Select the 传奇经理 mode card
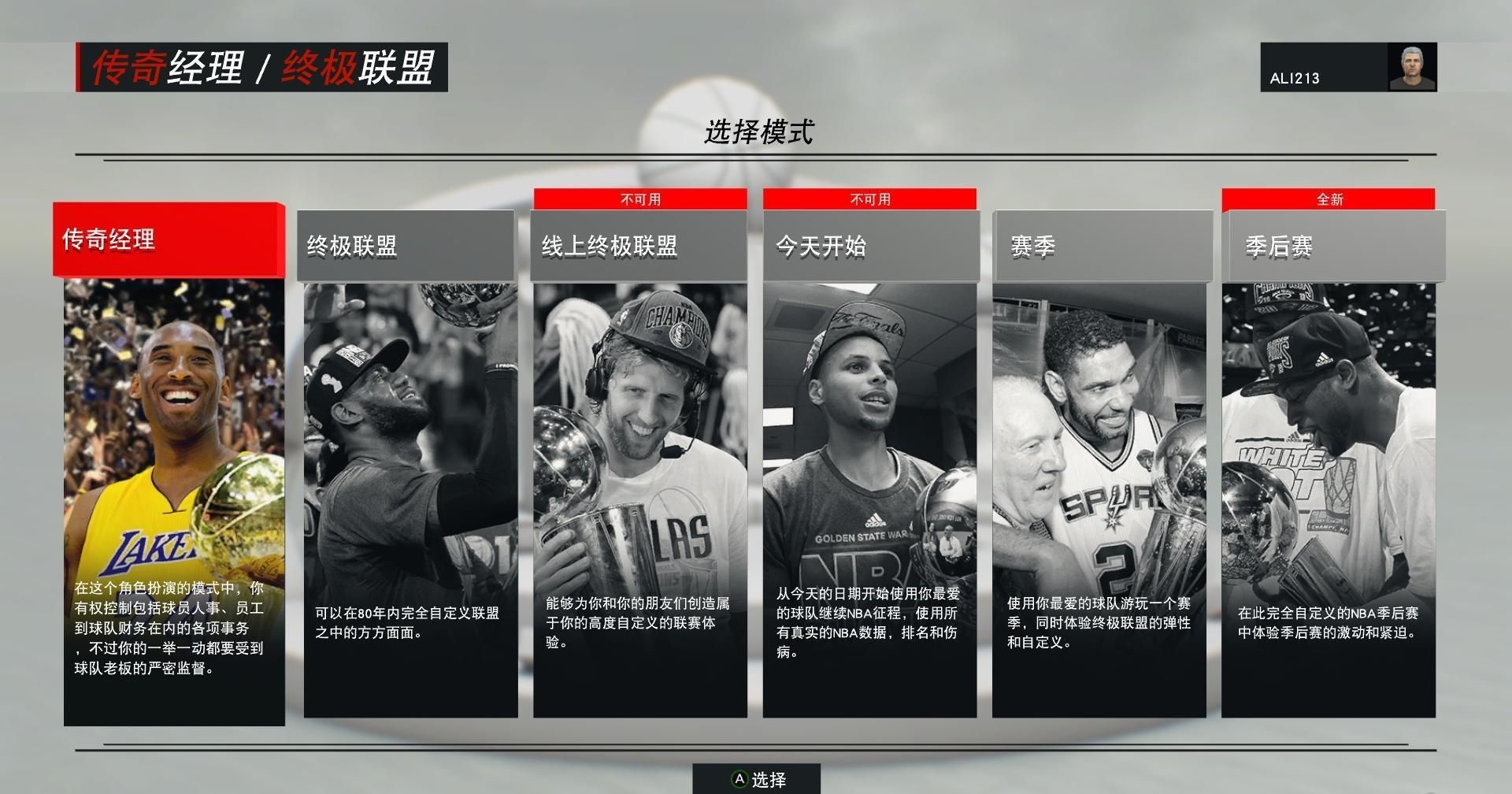The height and width of the screenshot is (794, 1512). [x=173, y=465]
